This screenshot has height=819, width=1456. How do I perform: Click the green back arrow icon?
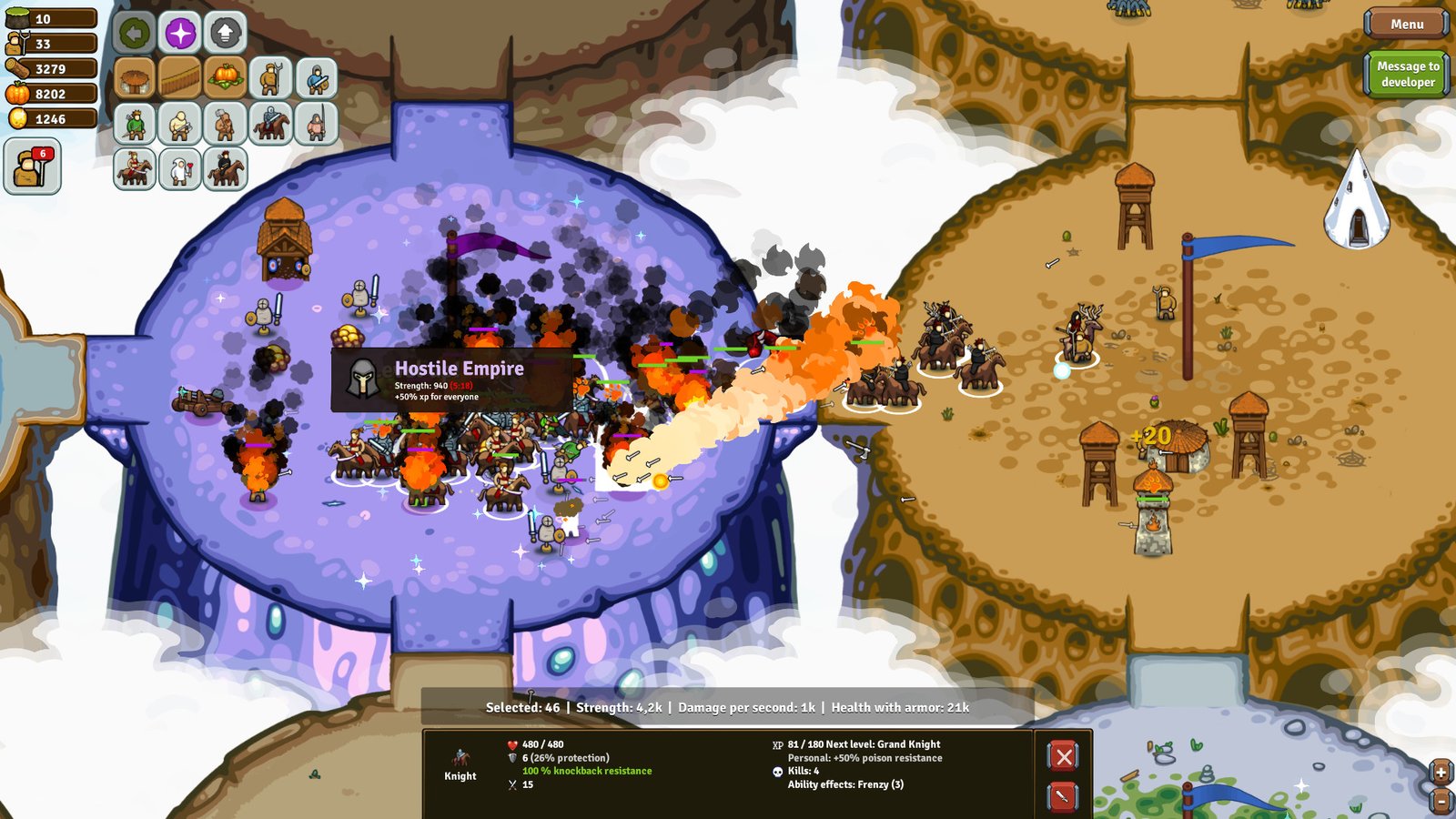point(135,34)
